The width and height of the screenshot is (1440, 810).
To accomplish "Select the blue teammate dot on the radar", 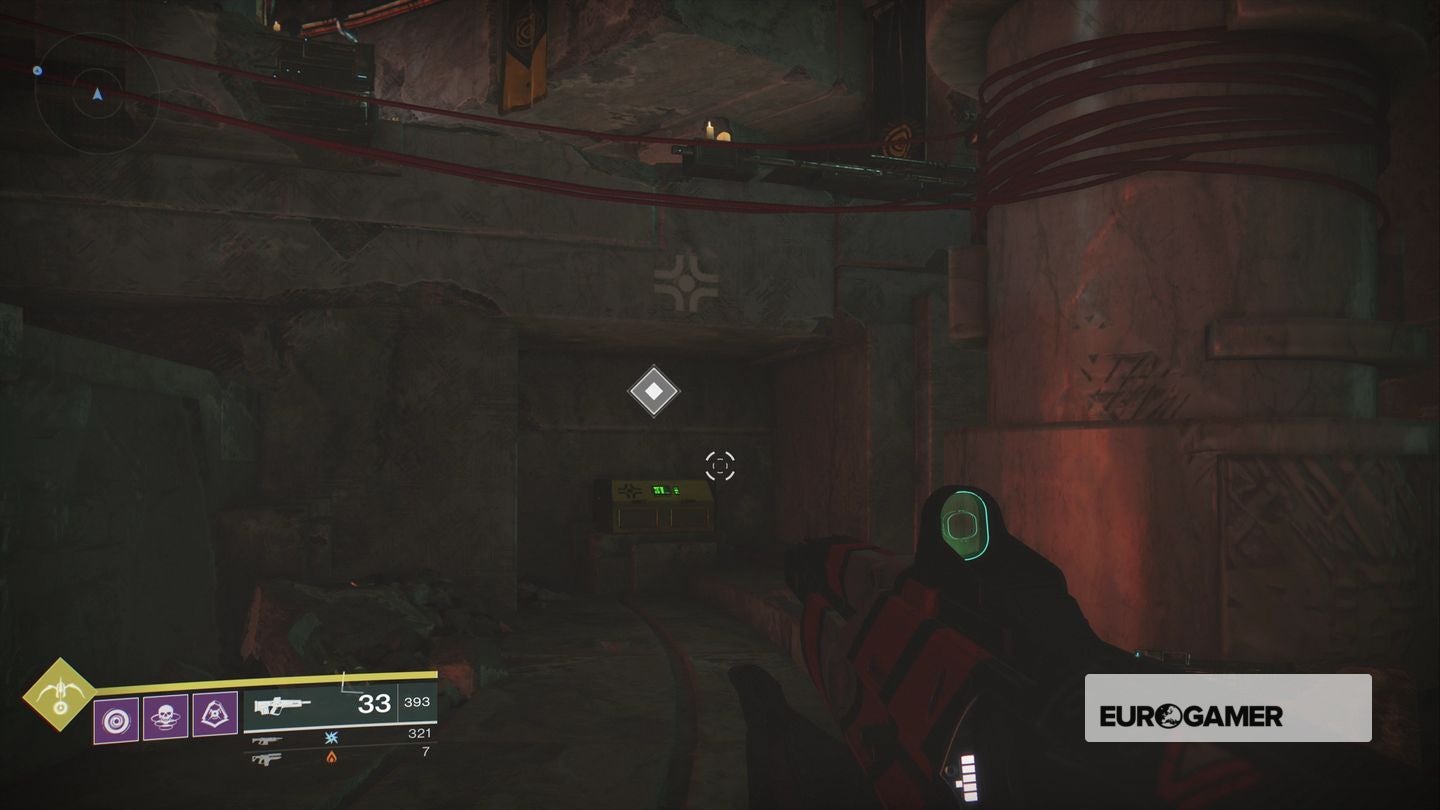I will [37, 70].
